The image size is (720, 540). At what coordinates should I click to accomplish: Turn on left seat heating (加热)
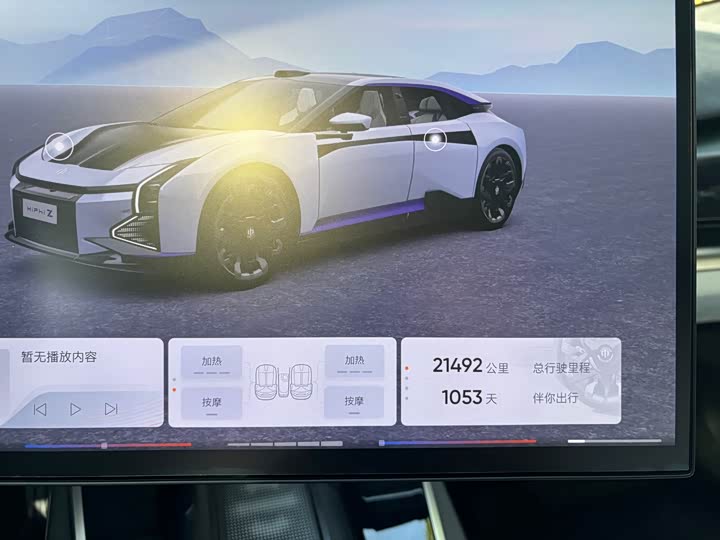click(212, 361)
